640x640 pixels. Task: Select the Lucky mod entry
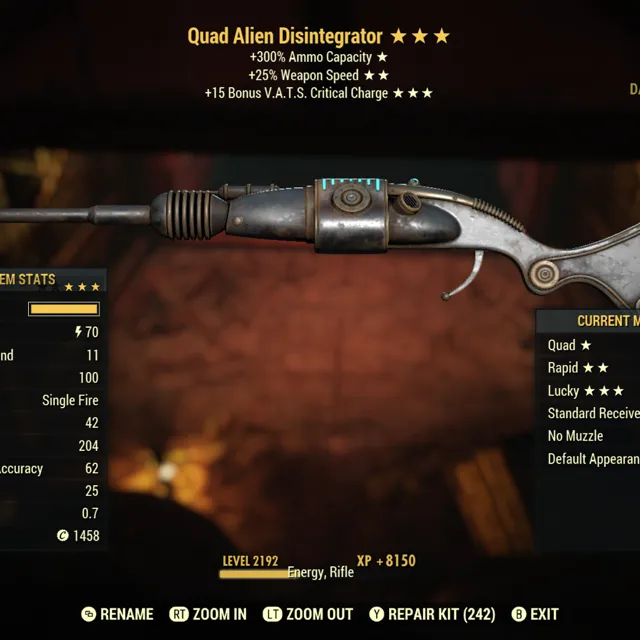click(x=585, y=391)
